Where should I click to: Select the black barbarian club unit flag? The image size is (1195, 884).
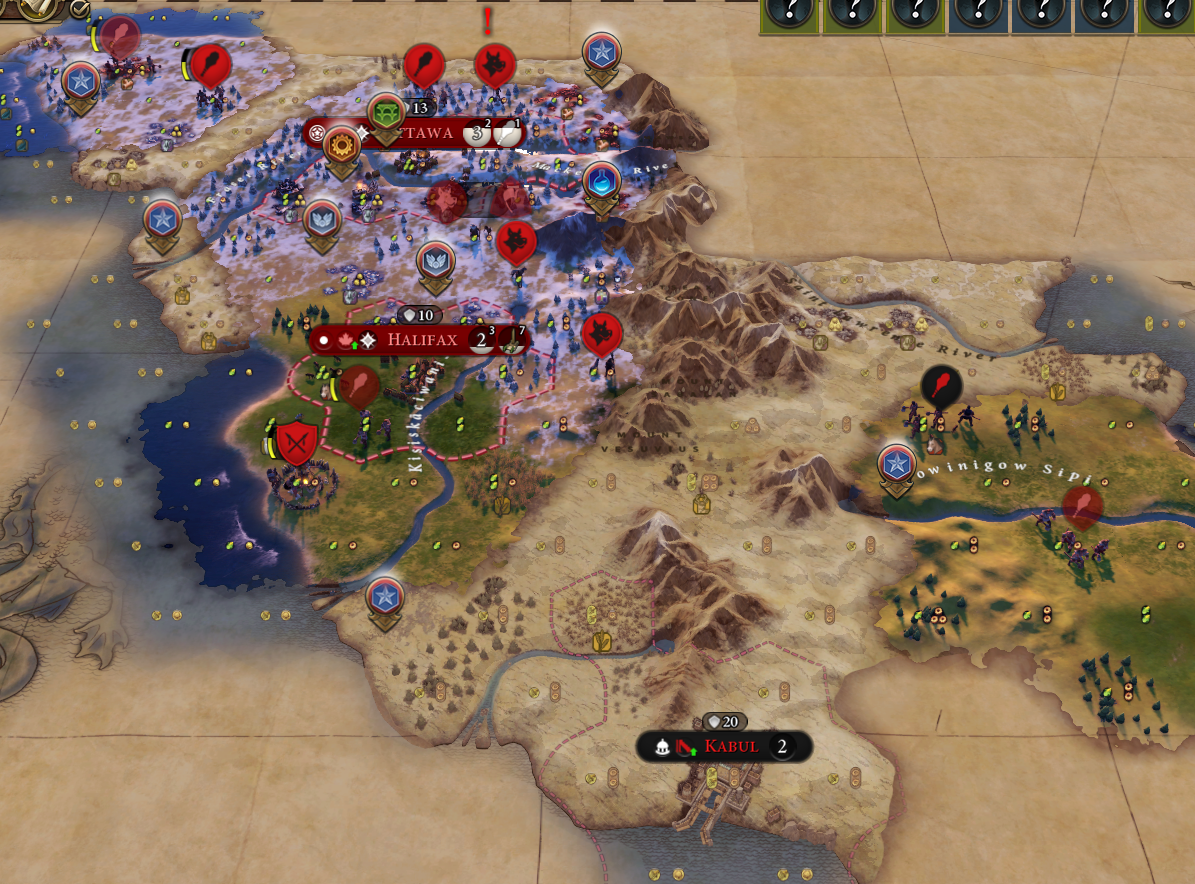click(x=940, y=384)
